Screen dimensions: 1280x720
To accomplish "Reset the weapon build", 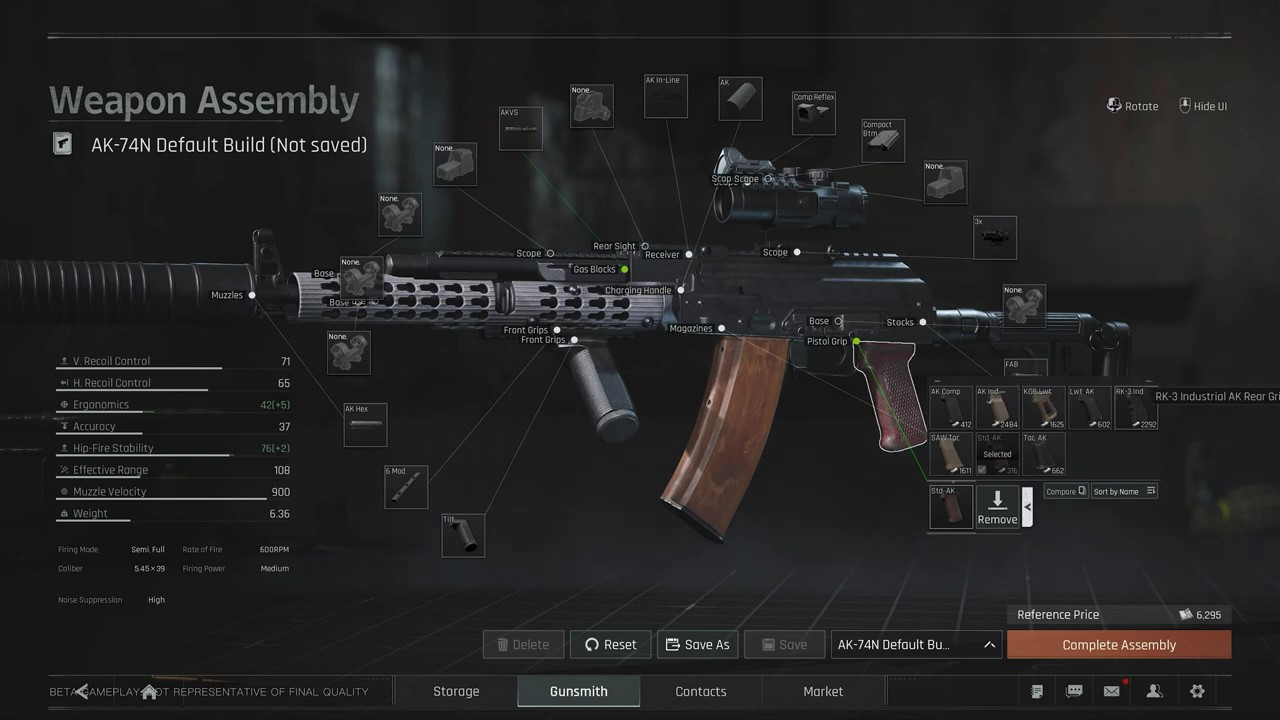I will click(610, 645).
